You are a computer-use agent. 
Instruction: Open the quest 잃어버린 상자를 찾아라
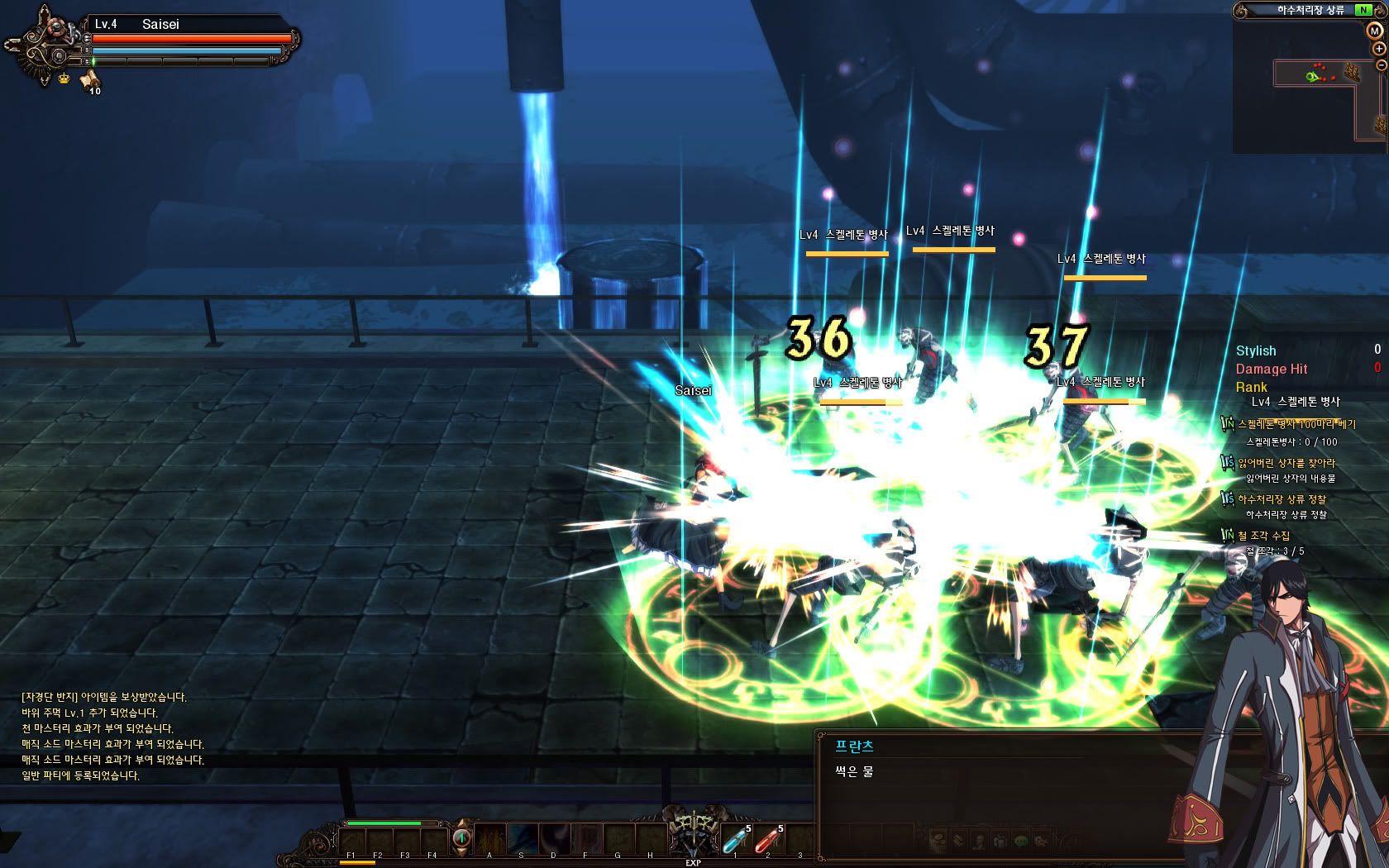[1286, 463]
